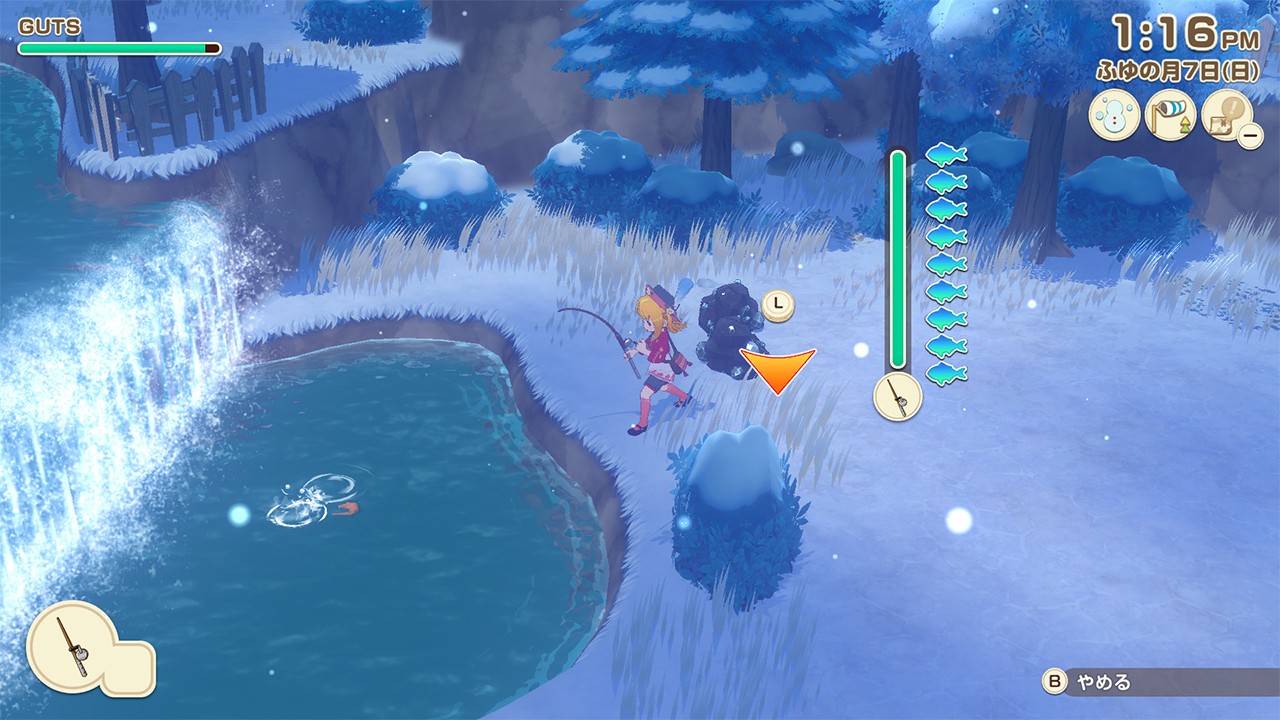This screenshot has width=1280, height=720.
Task: Select the windsock wind indicator icon
Action: point(1170,116)
